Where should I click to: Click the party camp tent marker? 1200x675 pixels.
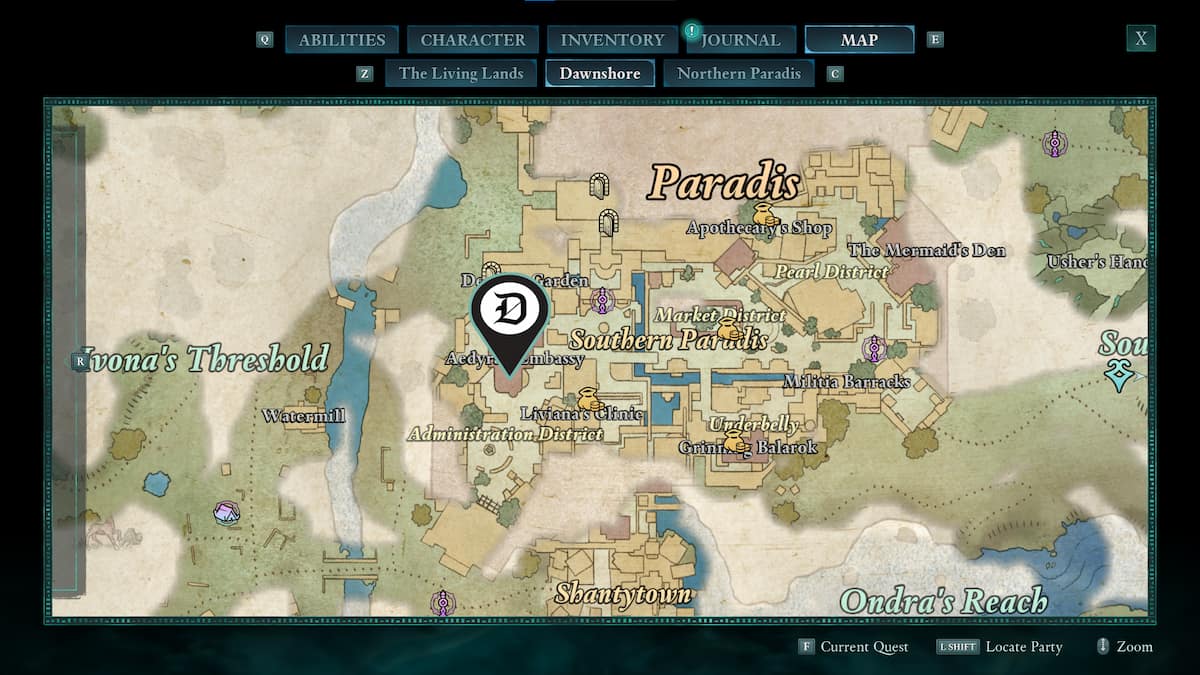point(227,513)
